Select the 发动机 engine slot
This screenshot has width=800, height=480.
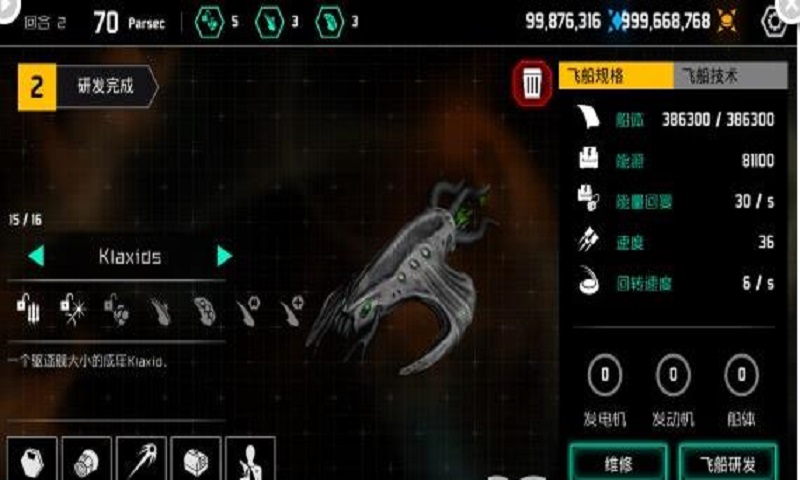pyautogui.click(x=673, y=376)
